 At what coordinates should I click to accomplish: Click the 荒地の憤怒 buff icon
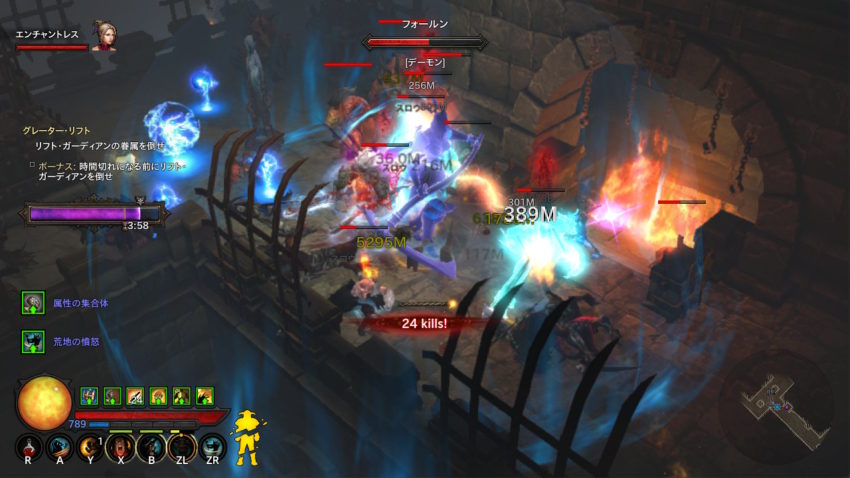click(x=33, y=342)
